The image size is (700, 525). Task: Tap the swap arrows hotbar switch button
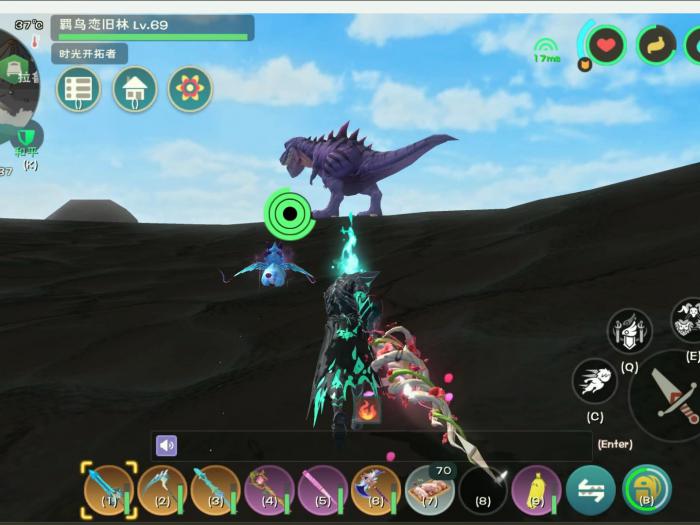[x=590, y=490]
